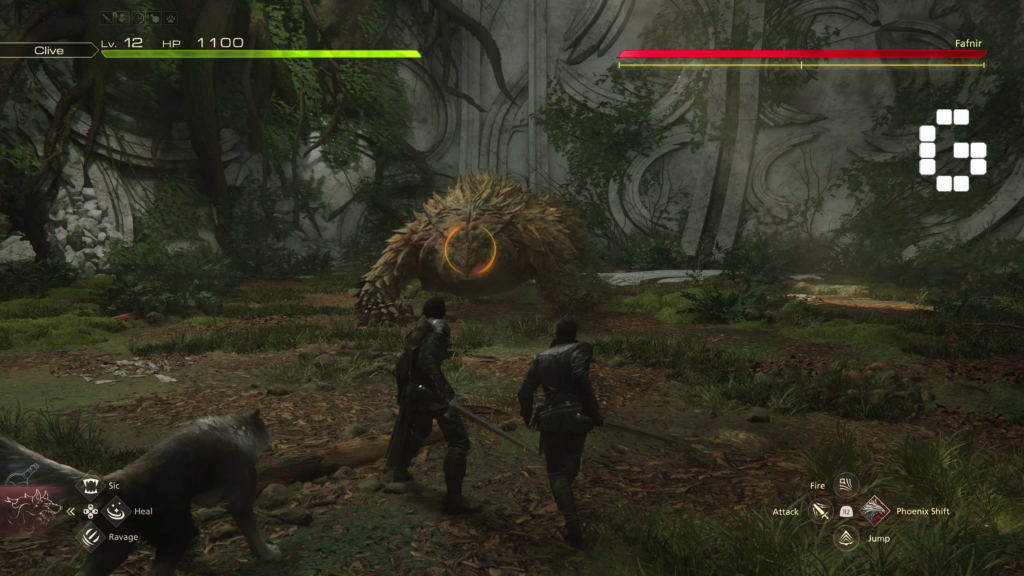Click the Jump action icon

click(846, 538)
